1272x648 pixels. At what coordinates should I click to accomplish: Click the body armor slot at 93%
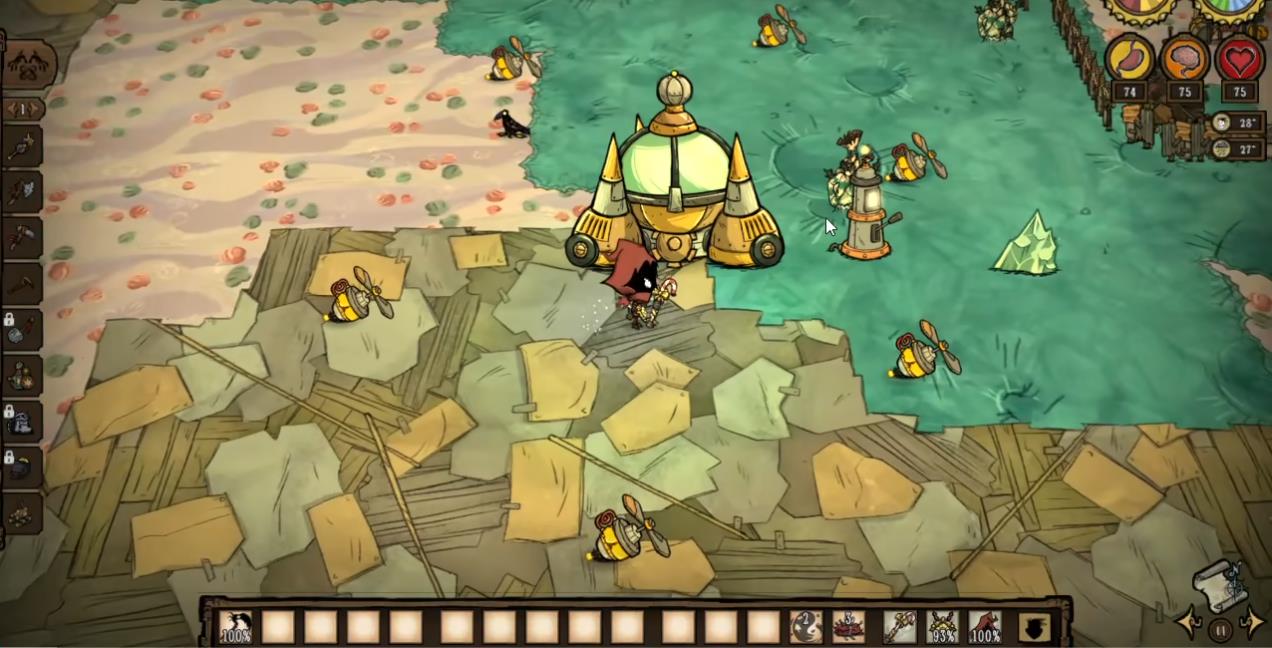(x=942, y=627)
